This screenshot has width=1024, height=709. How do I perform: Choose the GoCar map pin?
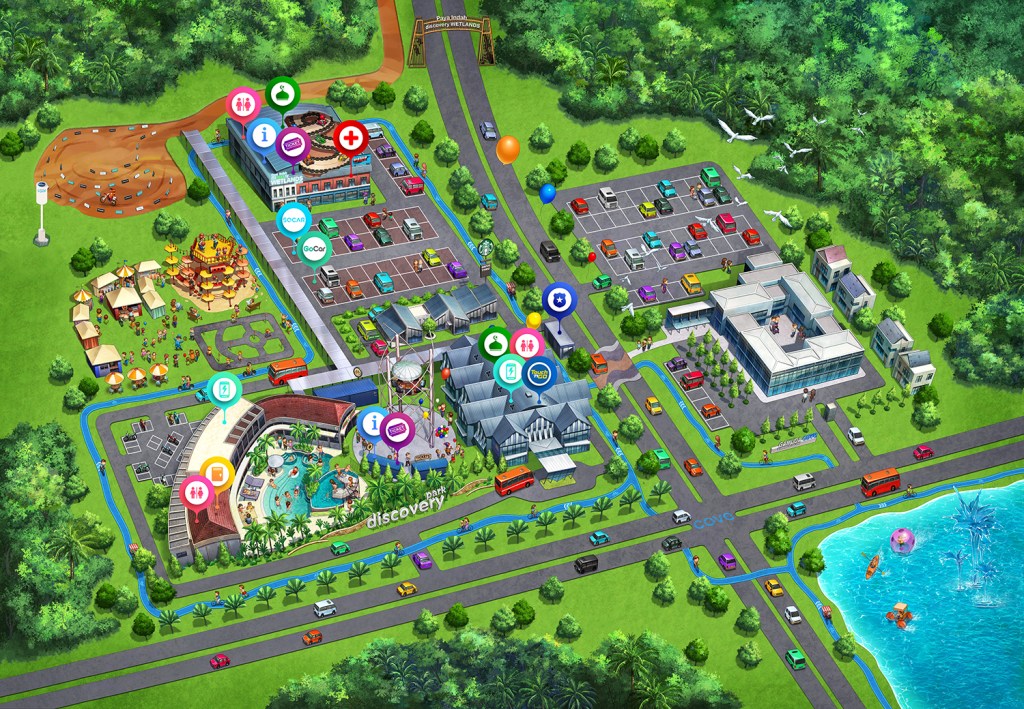click(316, 247)
